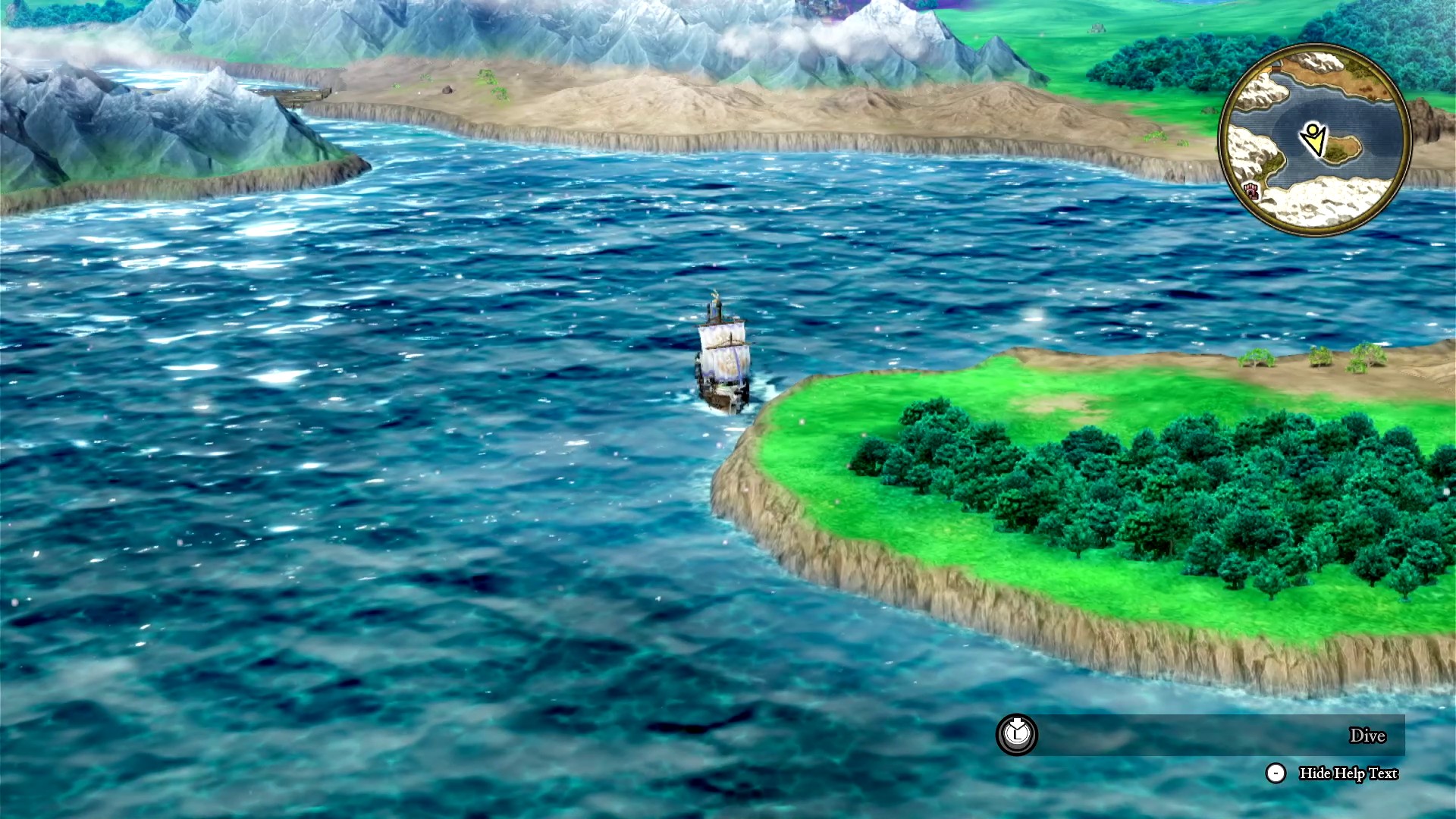The height and width of the screenshot is (819, 1456).
Task: Select the red castle marker on minimap
Action: click(1249, 190)
